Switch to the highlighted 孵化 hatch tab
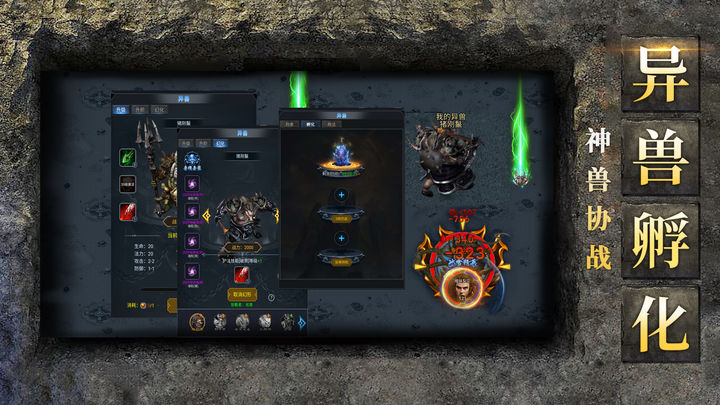Image resolution: width=720 pixels, height=405 pixels. click(x=311, y=123)
